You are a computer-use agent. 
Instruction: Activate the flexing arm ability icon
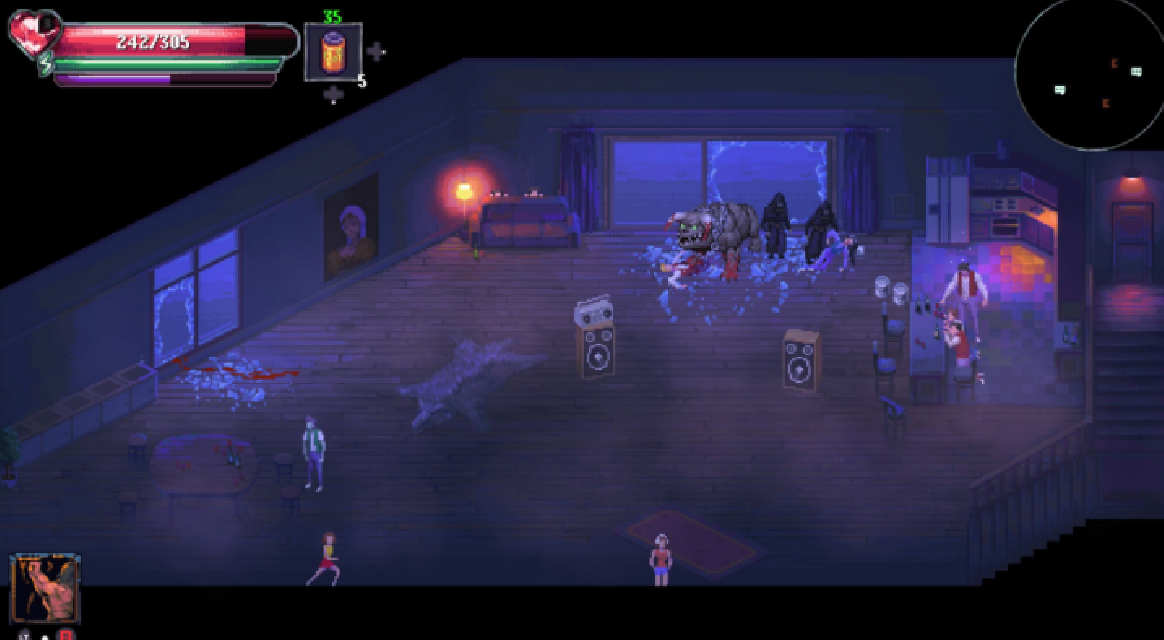coord(45,588)
